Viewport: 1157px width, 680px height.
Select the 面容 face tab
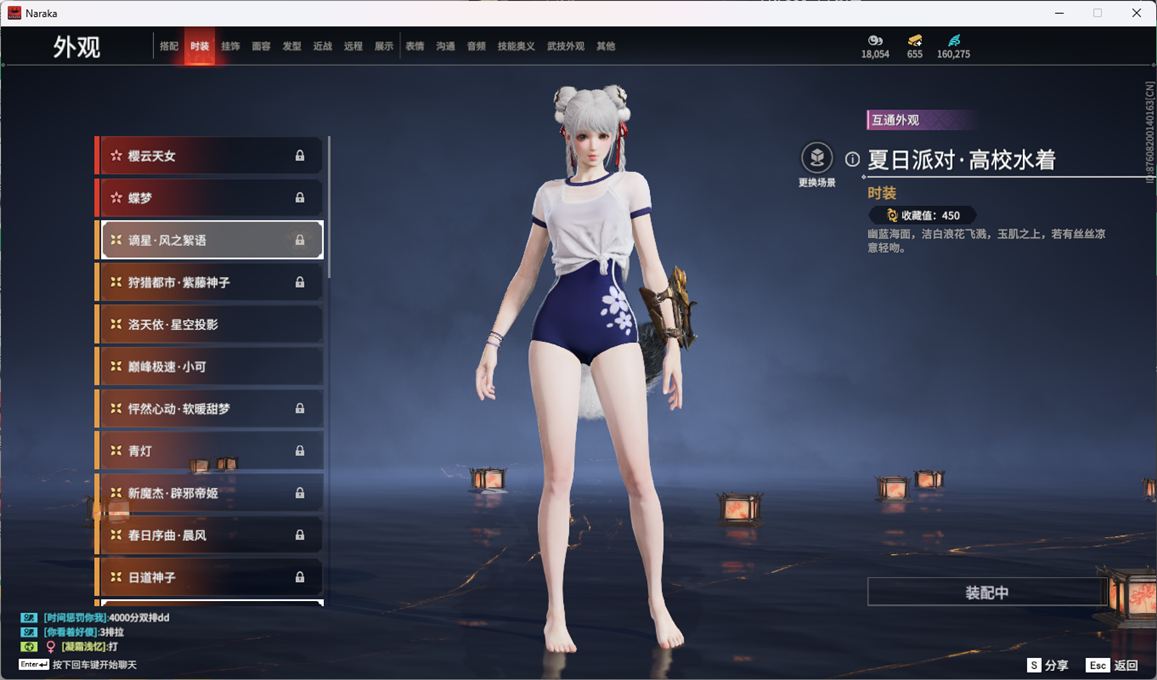(261, 46)
